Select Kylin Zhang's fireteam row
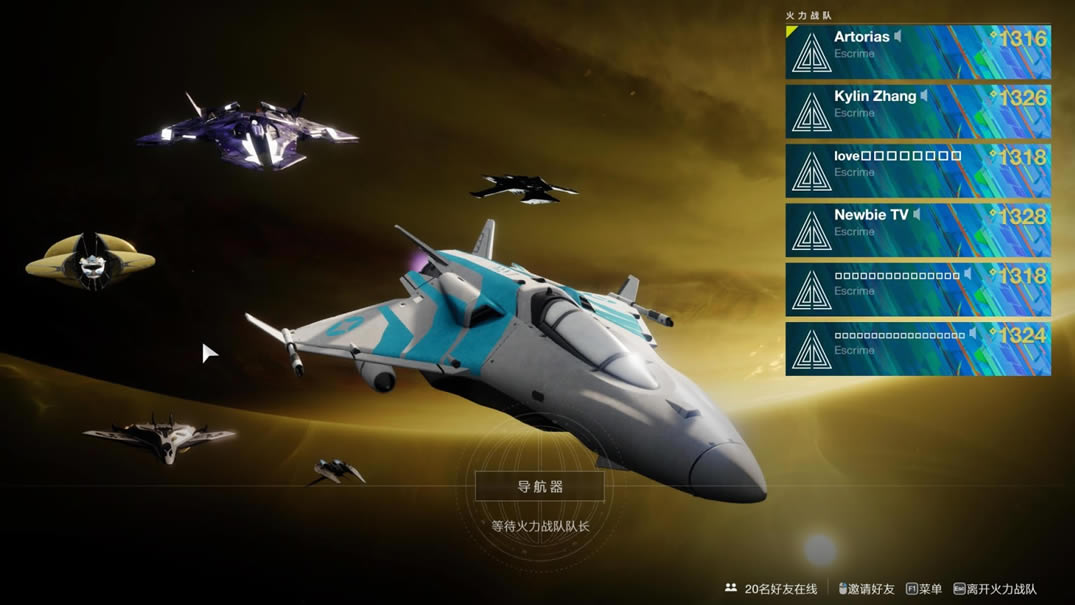Image resolution: width=1075 pixels, height=605 pixels. click(917, 111)
